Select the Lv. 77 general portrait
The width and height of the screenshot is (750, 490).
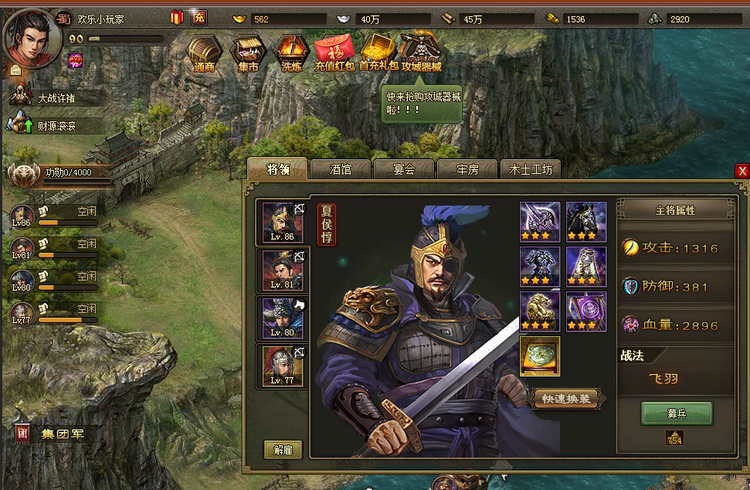(x=283, y=366)
